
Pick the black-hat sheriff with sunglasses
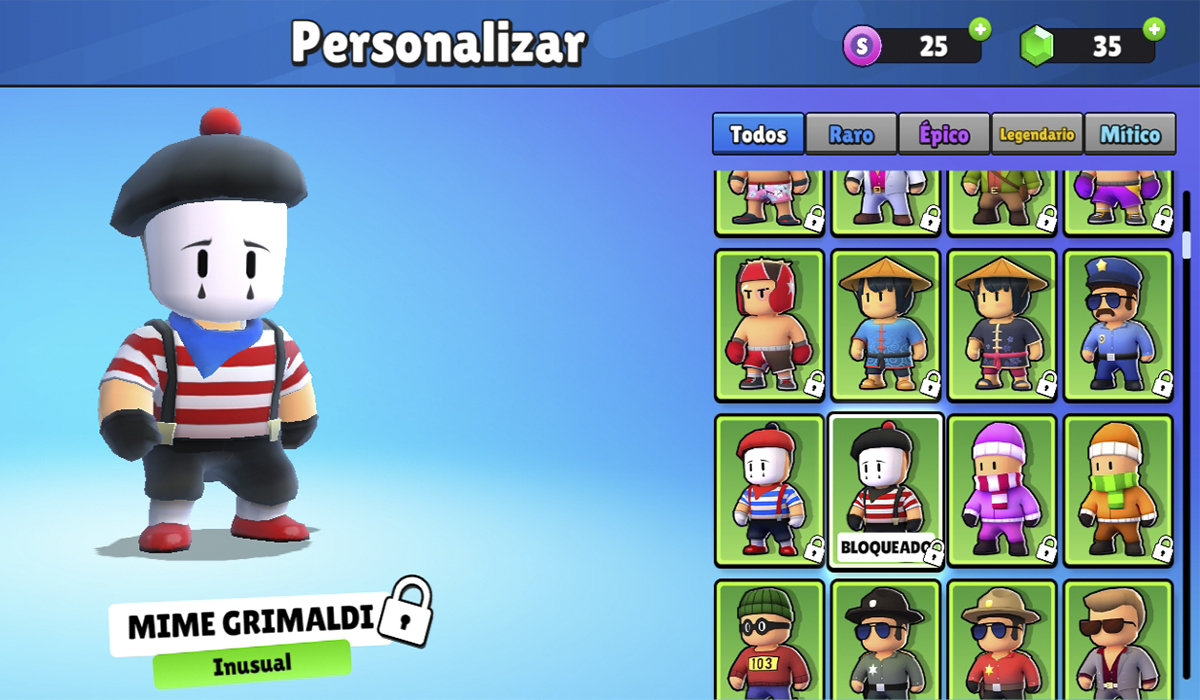[x=885, y=640]
